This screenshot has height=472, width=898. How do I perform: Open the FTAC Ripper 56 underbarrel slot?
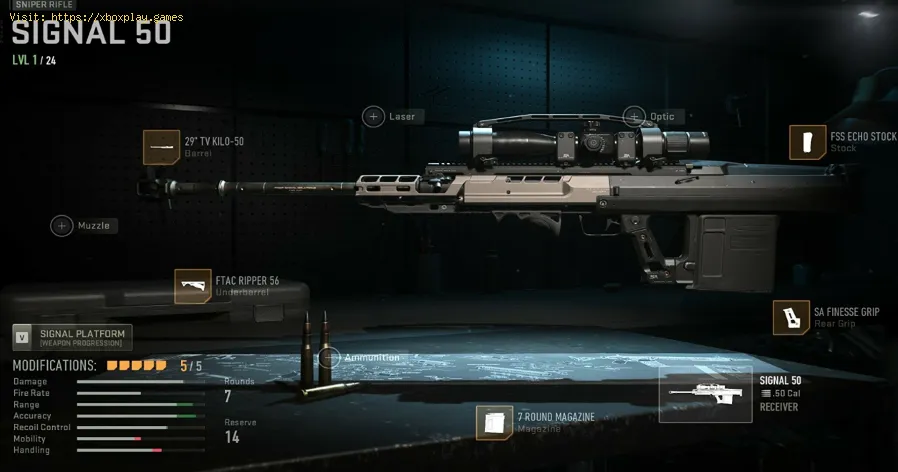point(193,287)
